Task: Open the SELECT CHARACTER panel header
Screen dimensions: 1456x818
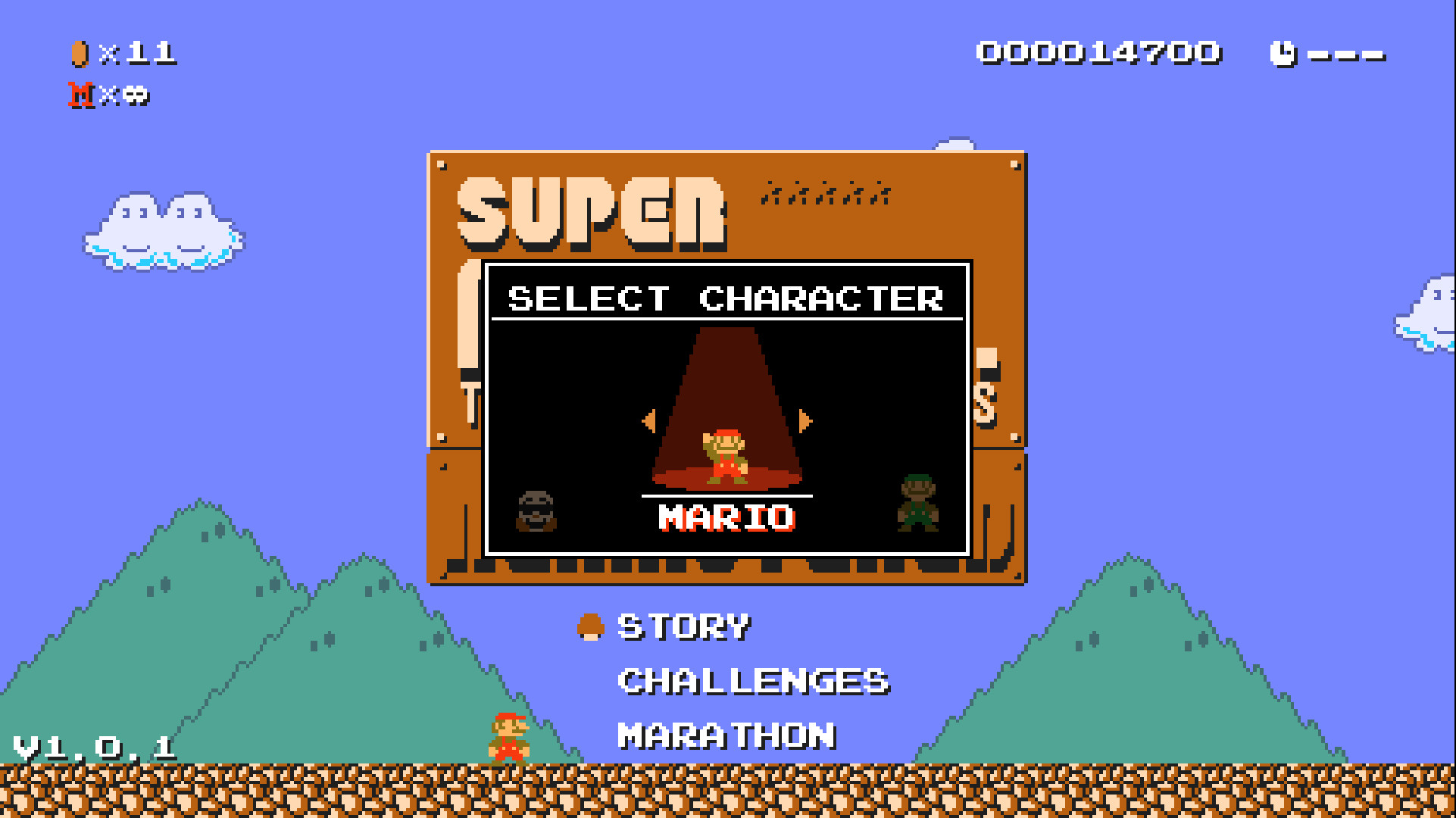Action: click(x=725, y=298)
